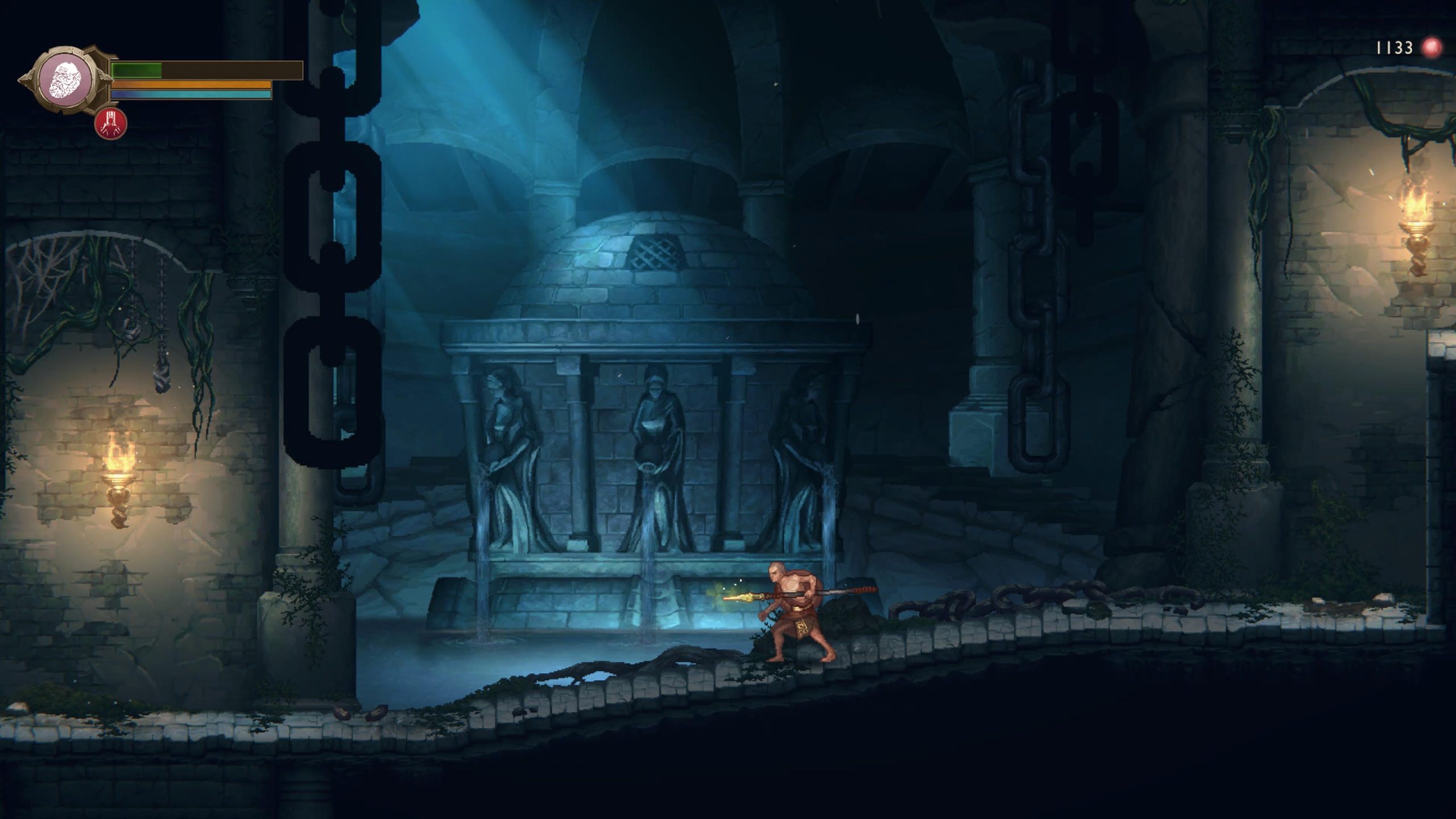Select the red figure status icon
Viewport: 1456px width, 819px height.
(x=111, y=123)
